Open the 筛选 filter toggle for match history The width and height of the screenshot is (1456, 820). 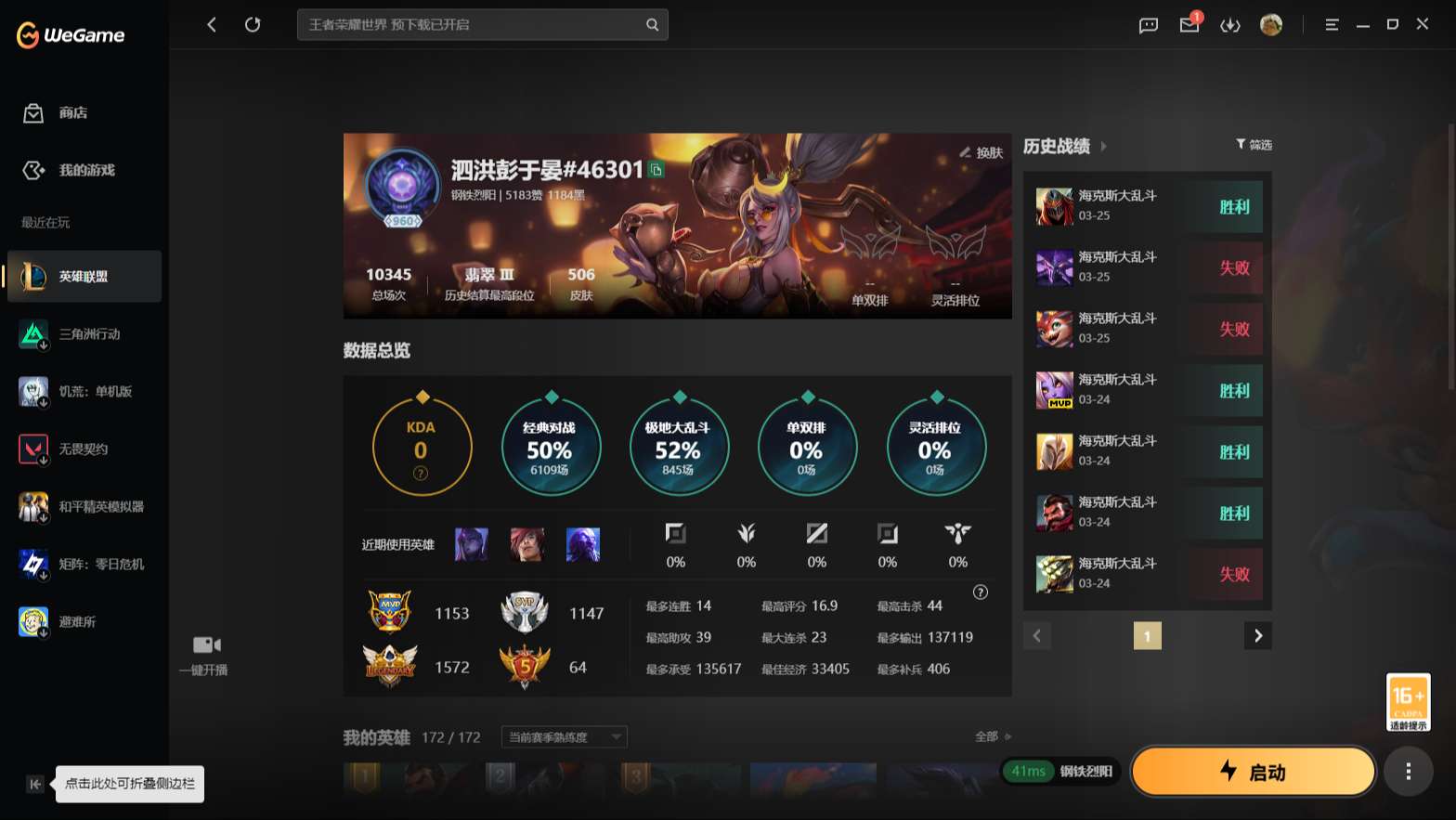pos(1254,145)
